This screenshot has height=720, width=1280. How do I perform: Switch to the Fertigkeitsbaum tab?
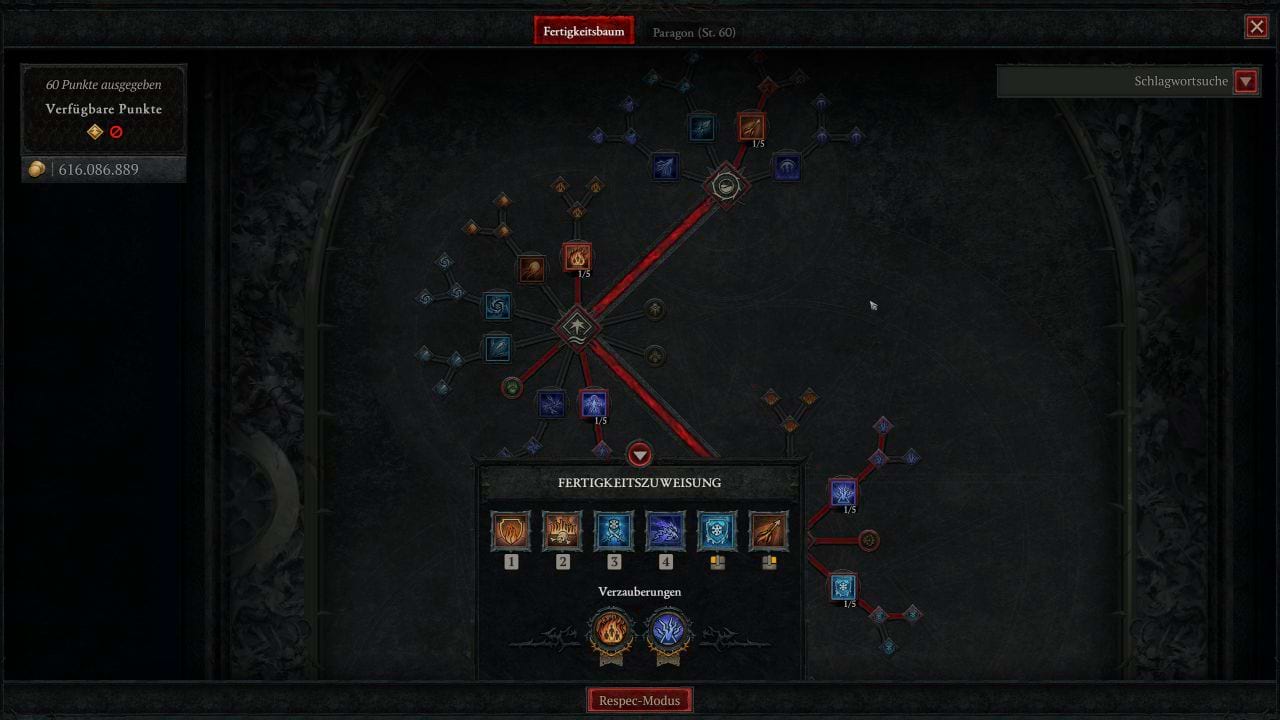(x=584, y=30)
